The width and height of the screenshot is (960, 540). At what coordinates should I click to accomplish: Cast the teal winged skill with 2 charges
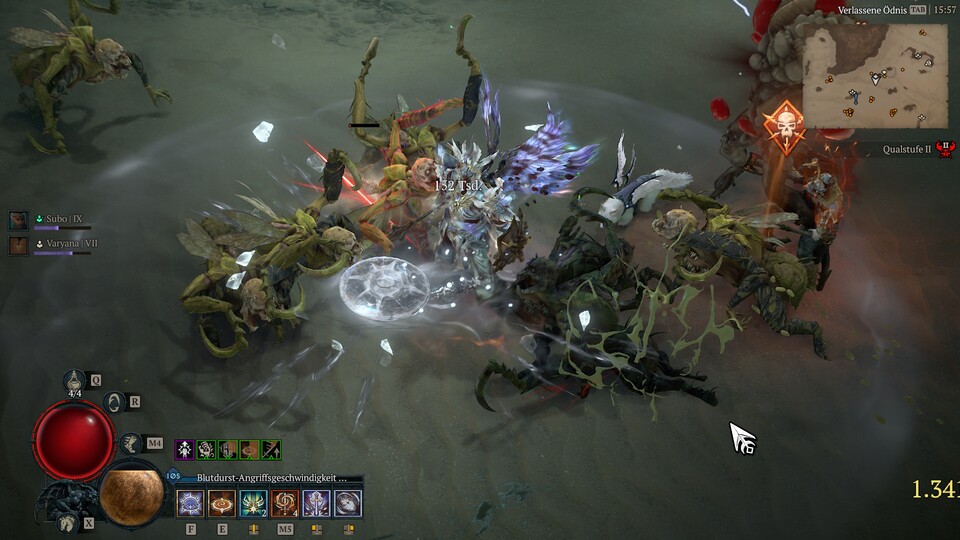253,503
